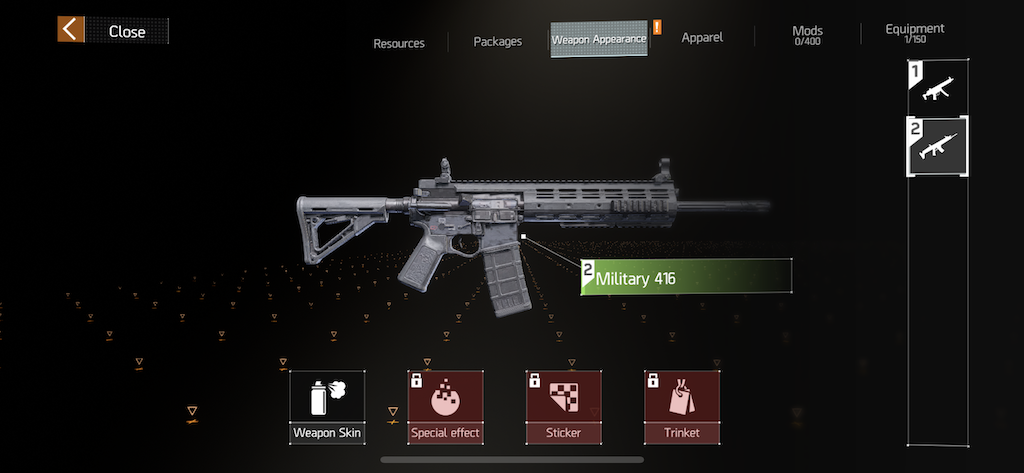Open the Mods tab
Image resolution: width=1024 pixels, height=473 pixels.
[807, 35]
